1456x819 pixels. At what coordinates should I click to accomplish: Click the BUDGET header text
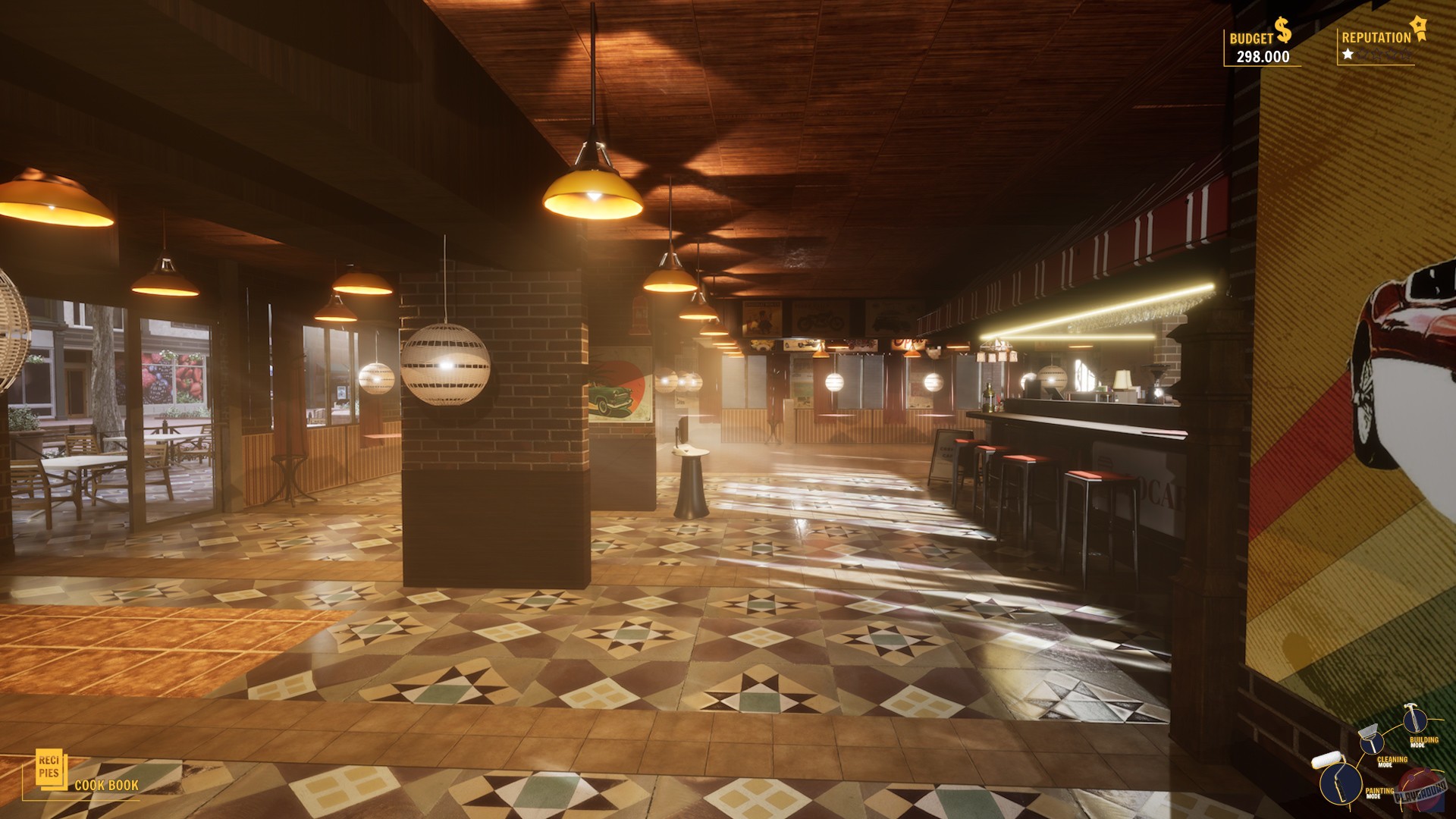pyautogui.click(x=1253, y=37)
